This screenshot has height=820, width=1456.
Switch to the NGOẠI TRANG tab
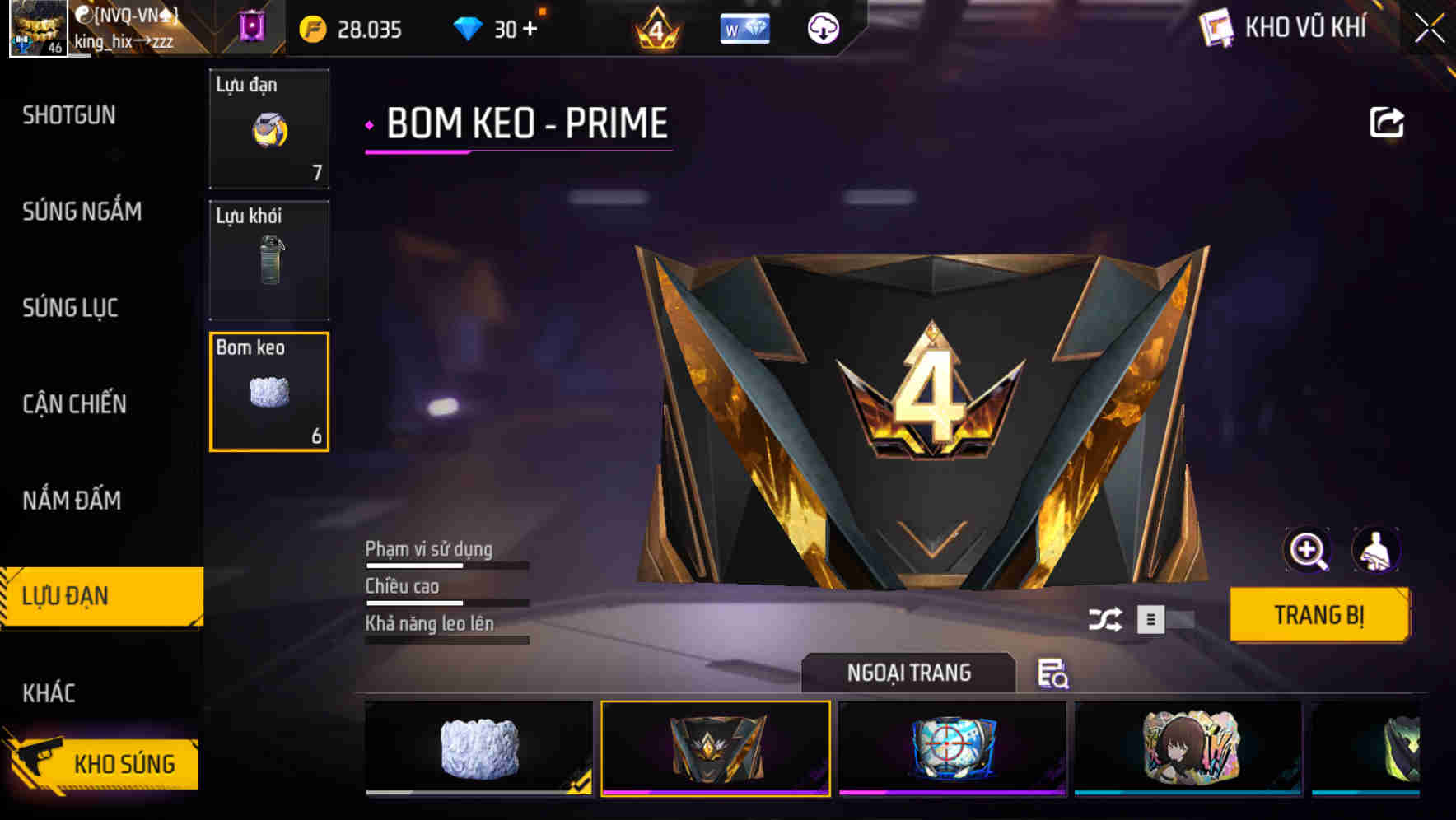(x=908, y=673)
